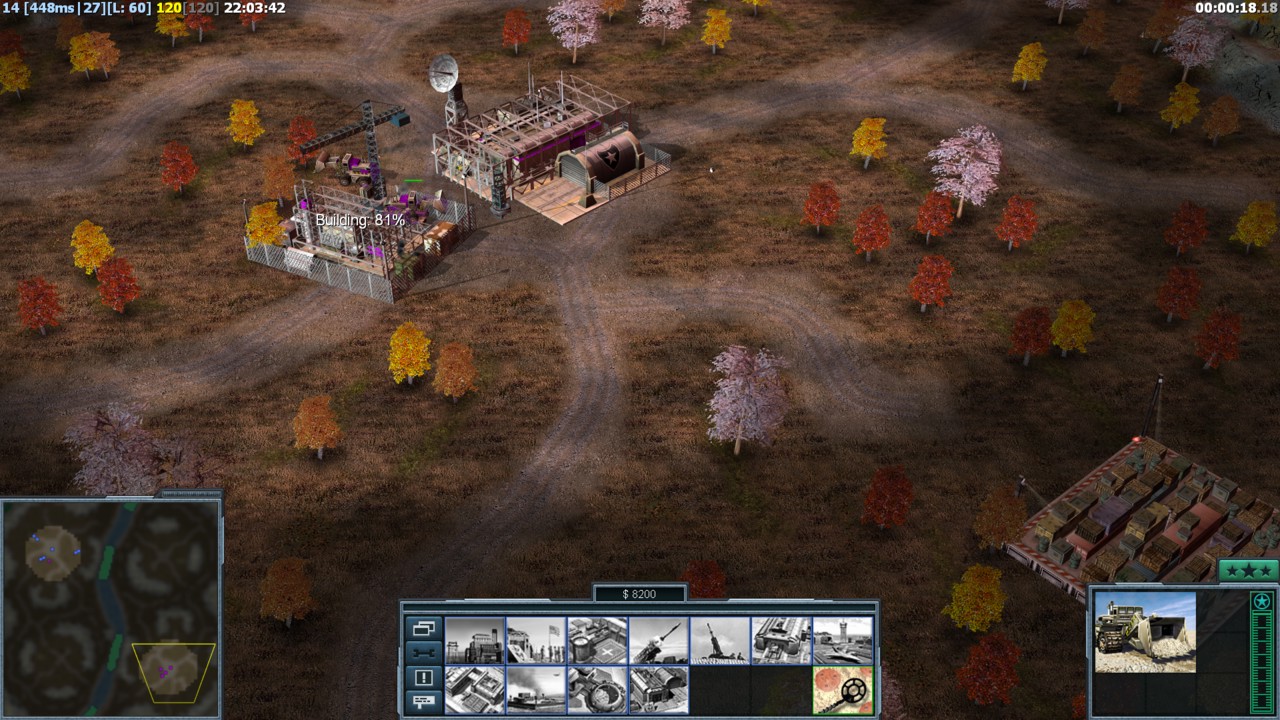Screen dimensions: 1280x720
Task: Click the wrench-shaped button on the command bar
Action: pos(423,653)
